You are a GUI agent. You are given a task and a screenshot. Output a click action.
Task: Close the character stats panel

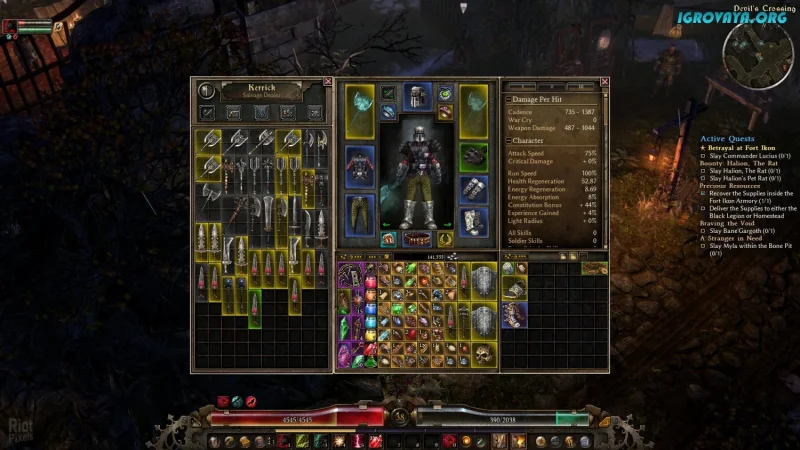pos(604,82)
